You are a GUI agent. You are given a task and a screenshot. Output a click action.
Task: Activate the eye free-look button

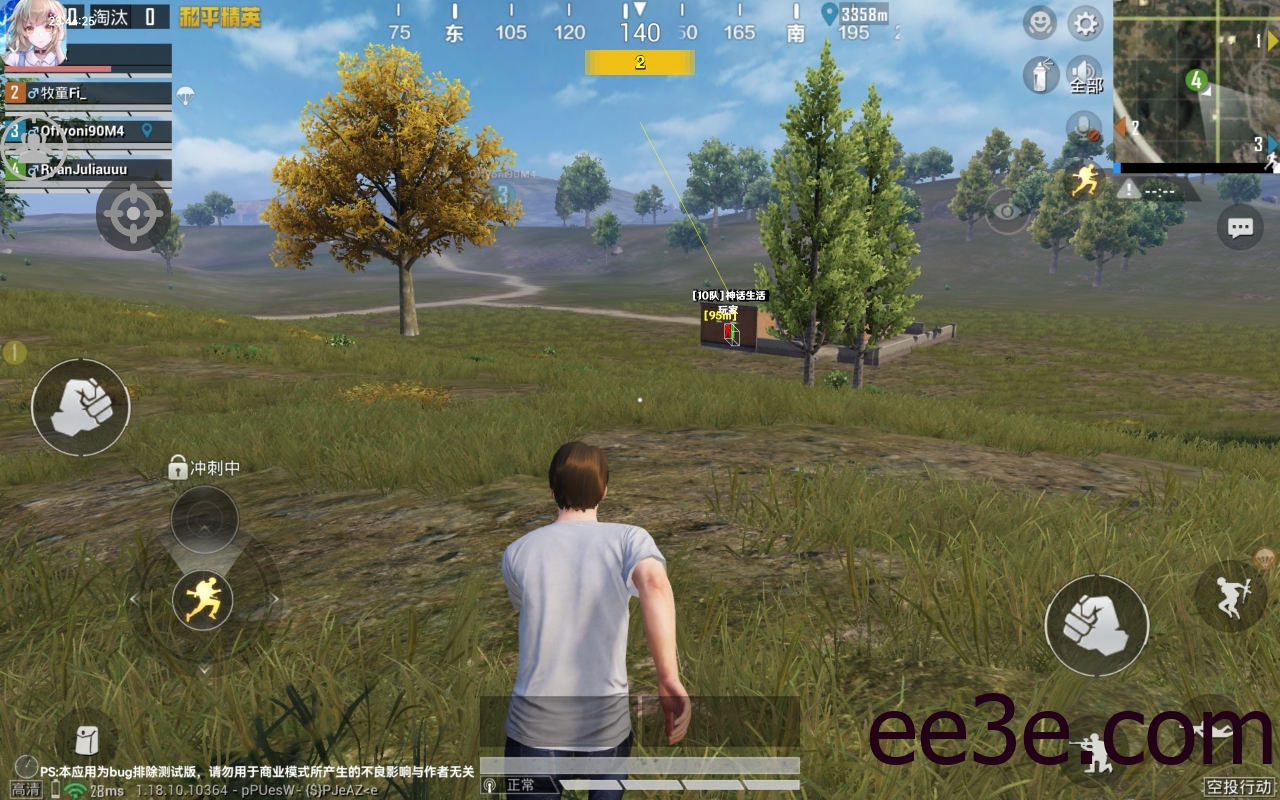(x=1006, y=211)
